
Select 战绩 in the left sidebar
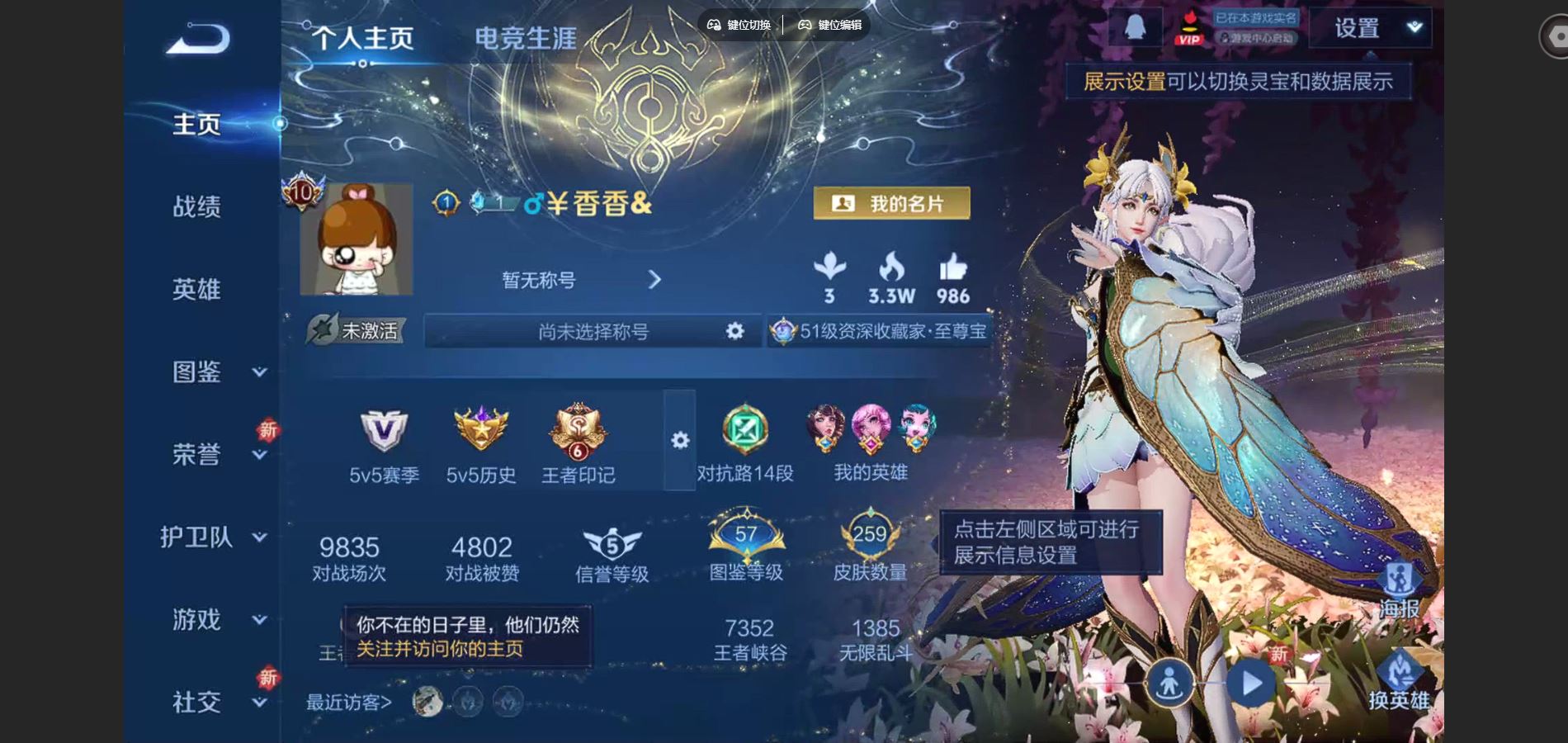[x=198, y=206]
